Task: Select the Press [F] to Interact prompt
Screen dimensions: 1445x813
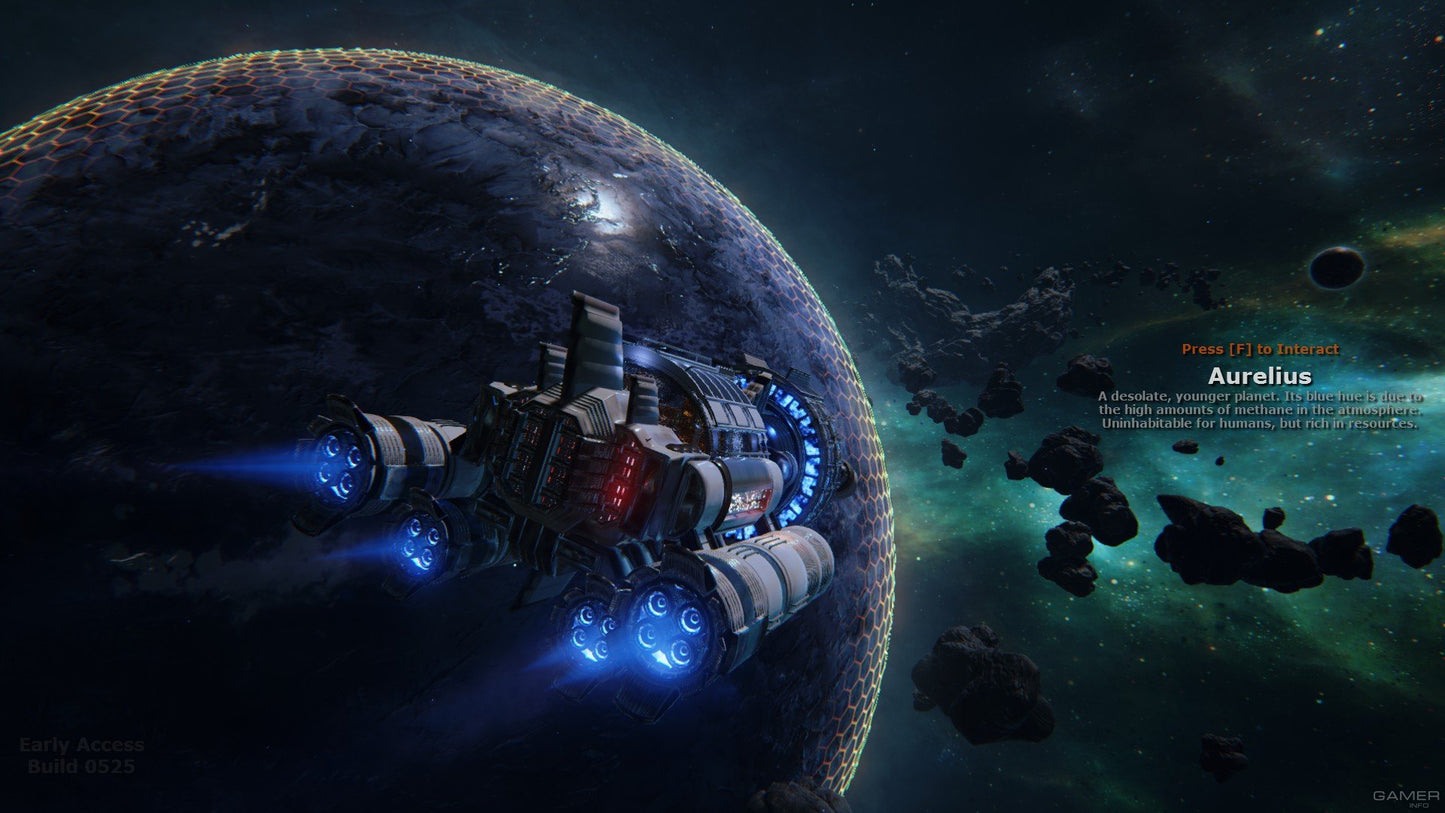Action: (1259, 349)
